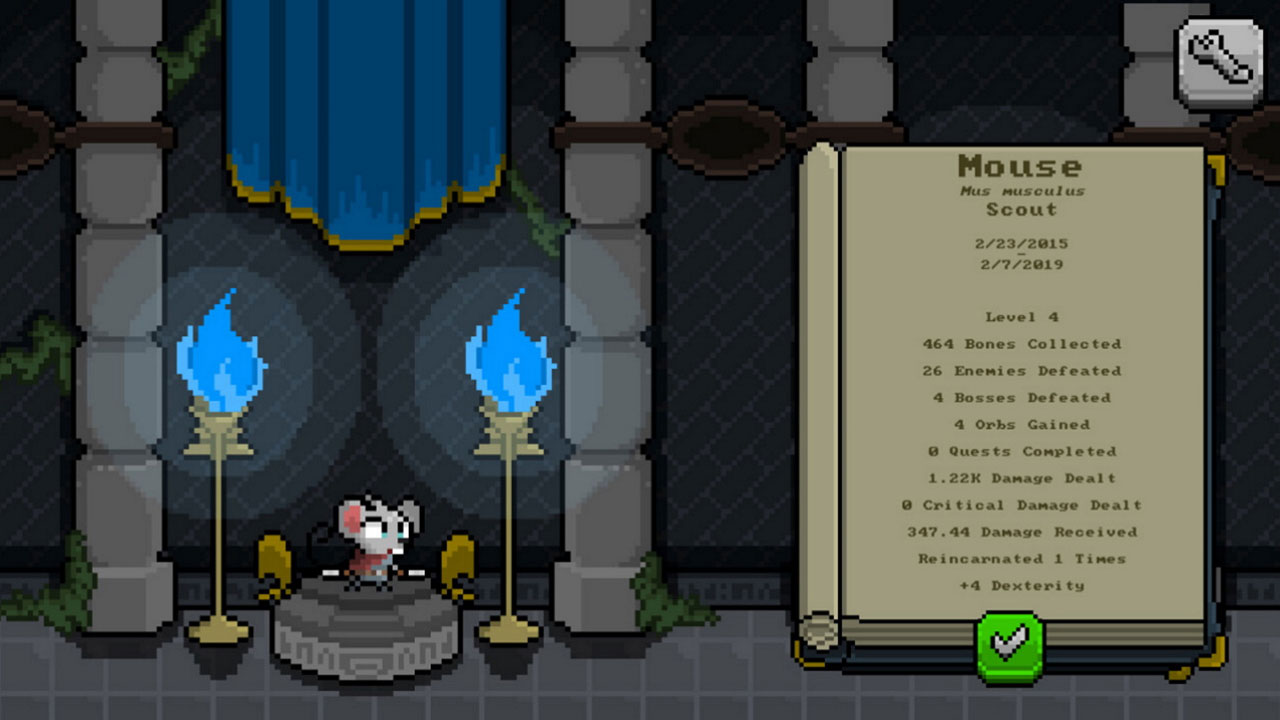Viewport: 1280px width, 720px height.
Task: Click '464 Bones Collected' text
Action: pyautogui.click(x=1022, y=343)
